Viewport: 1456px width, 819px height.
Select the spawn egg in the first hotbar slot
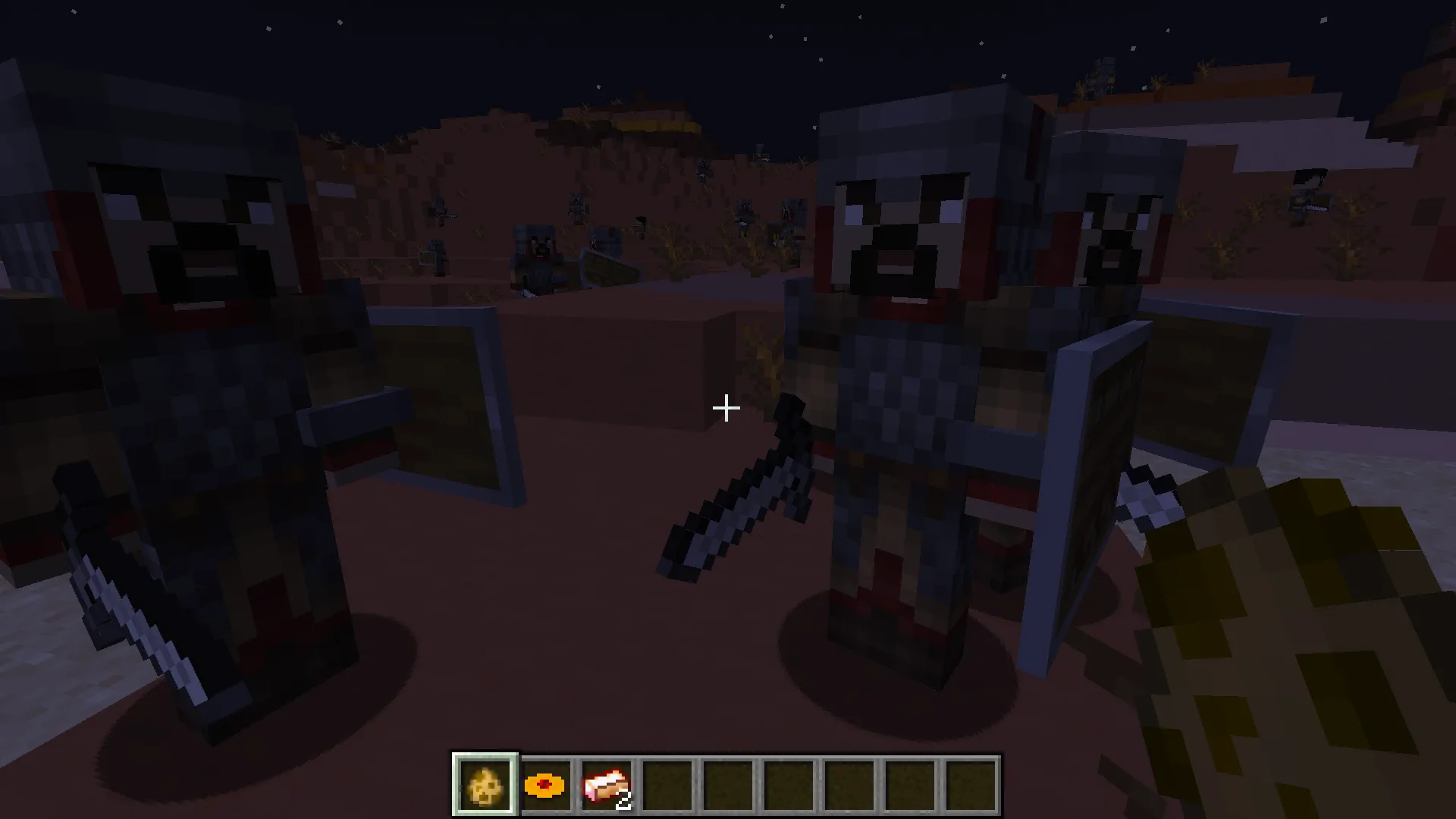pos(485,783)
